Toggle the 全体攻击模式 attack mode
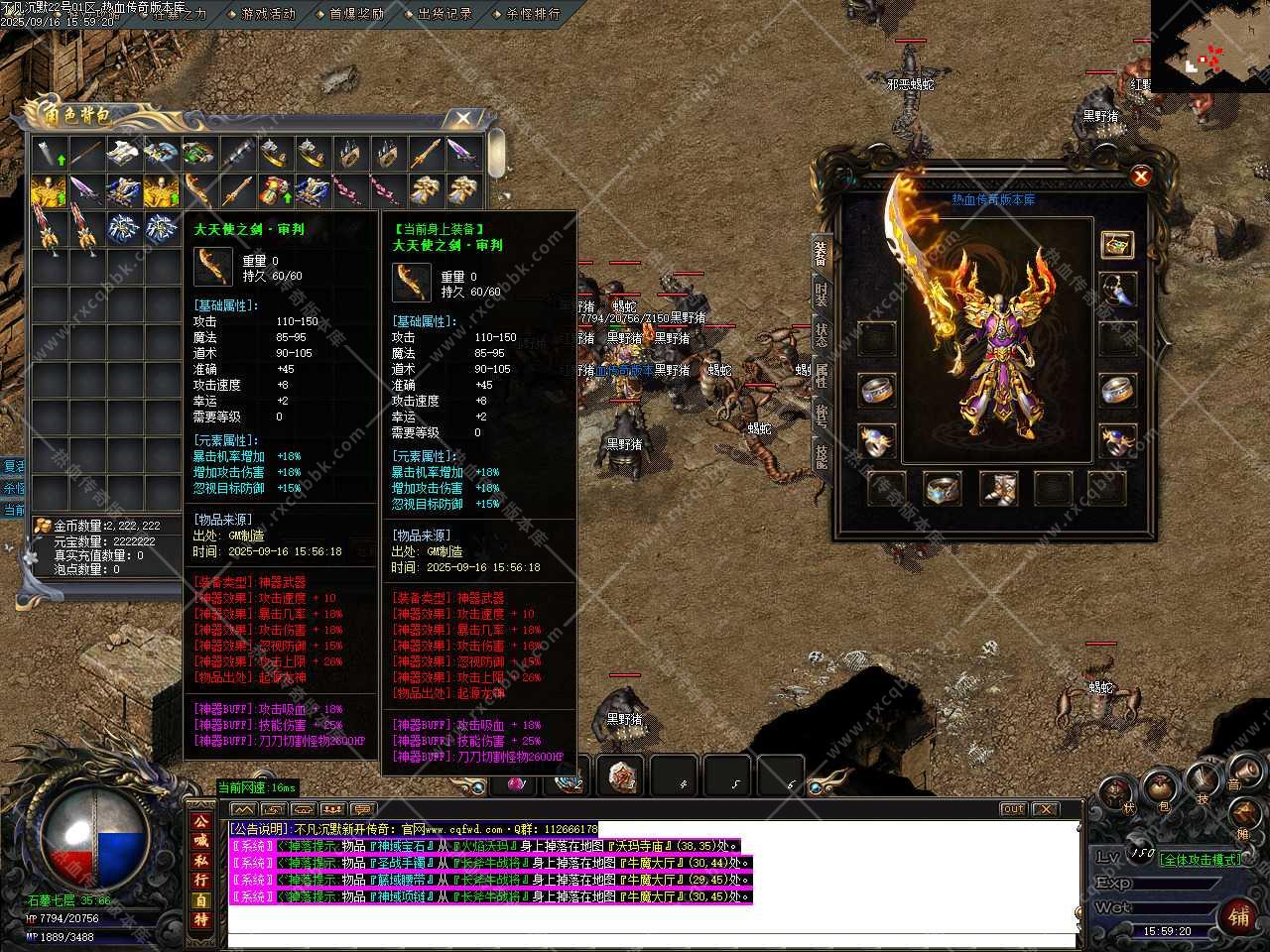Screen dimensions: 1270x952 pyautogui.click(x=1201, y=860)
